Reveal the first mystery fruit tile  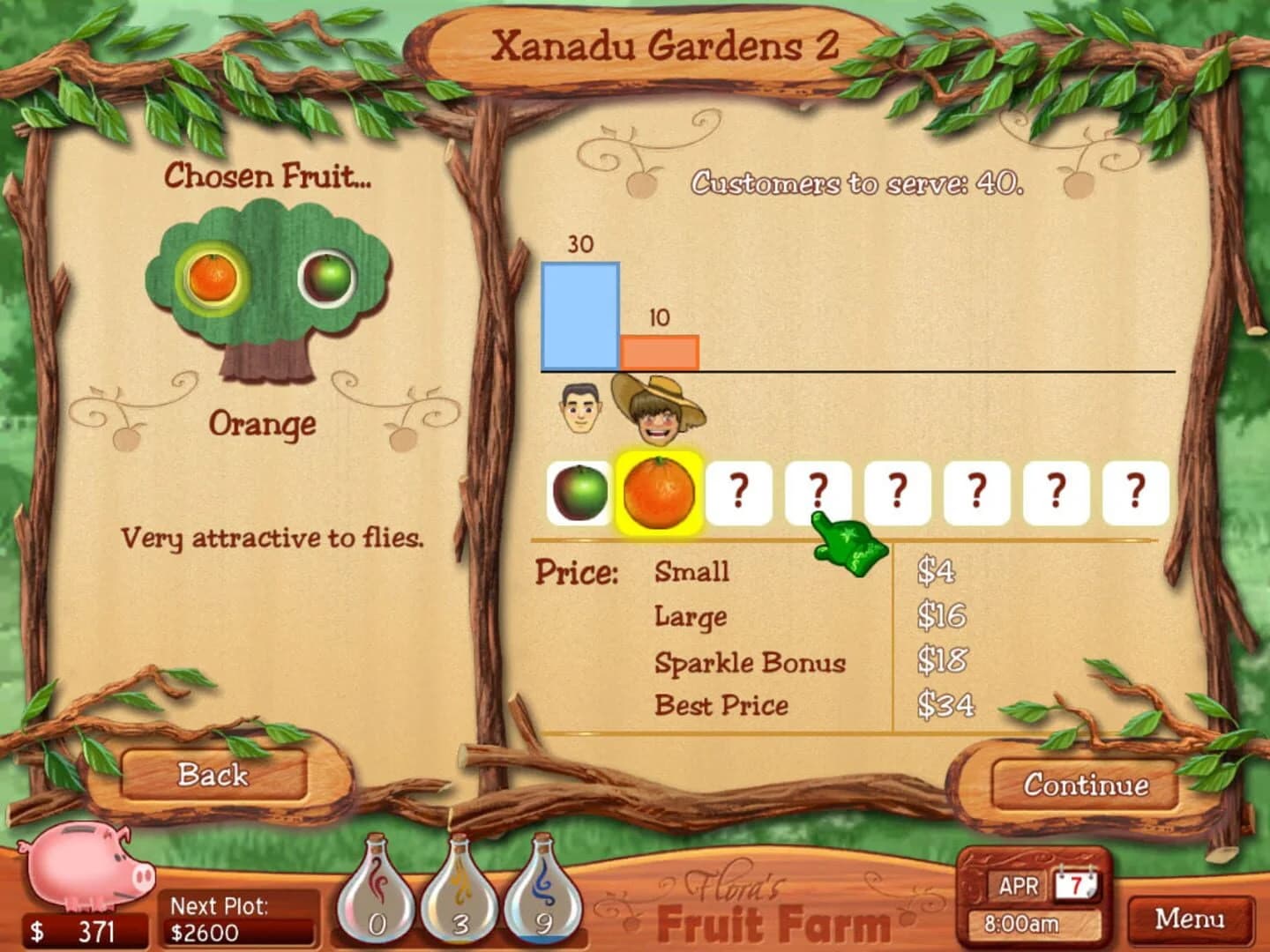pyautogui.click(x=738, y=494)
